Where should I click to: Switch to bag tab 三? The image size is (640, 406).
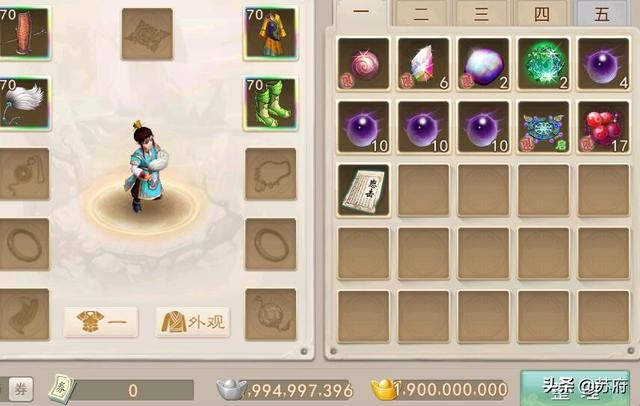(x=482, y=13)
